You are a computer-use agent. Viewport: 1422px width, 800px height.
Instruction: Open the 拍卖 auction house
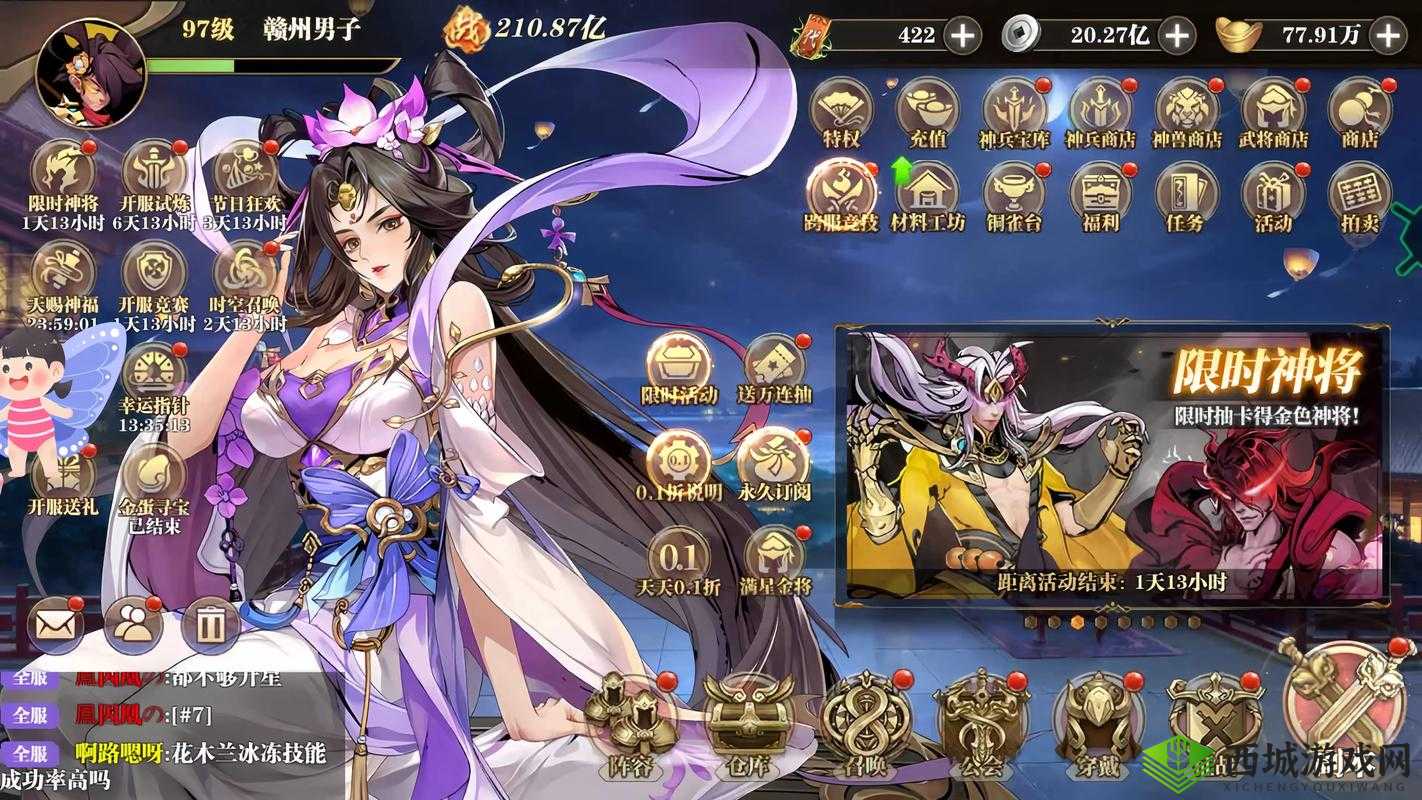tap(1360, 195)
